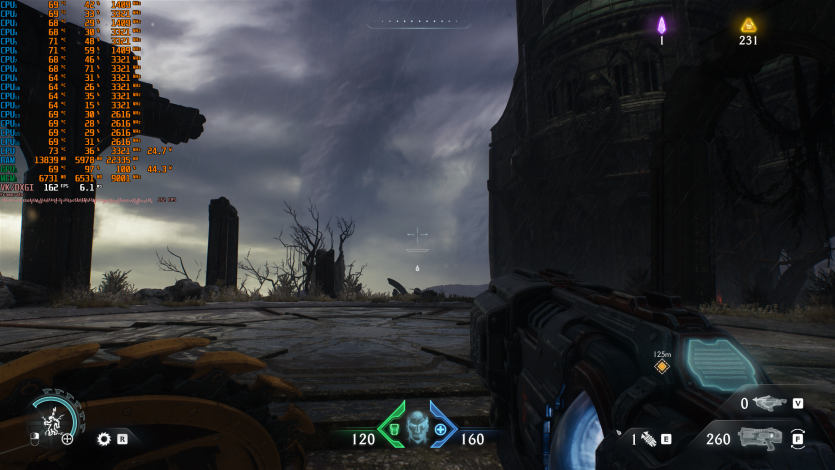Image resolution: width=835 pixels, height=470 pixels.
Task: Click the orange diamond objective marker
Action: pyautogui.click(x=661, y=367)
